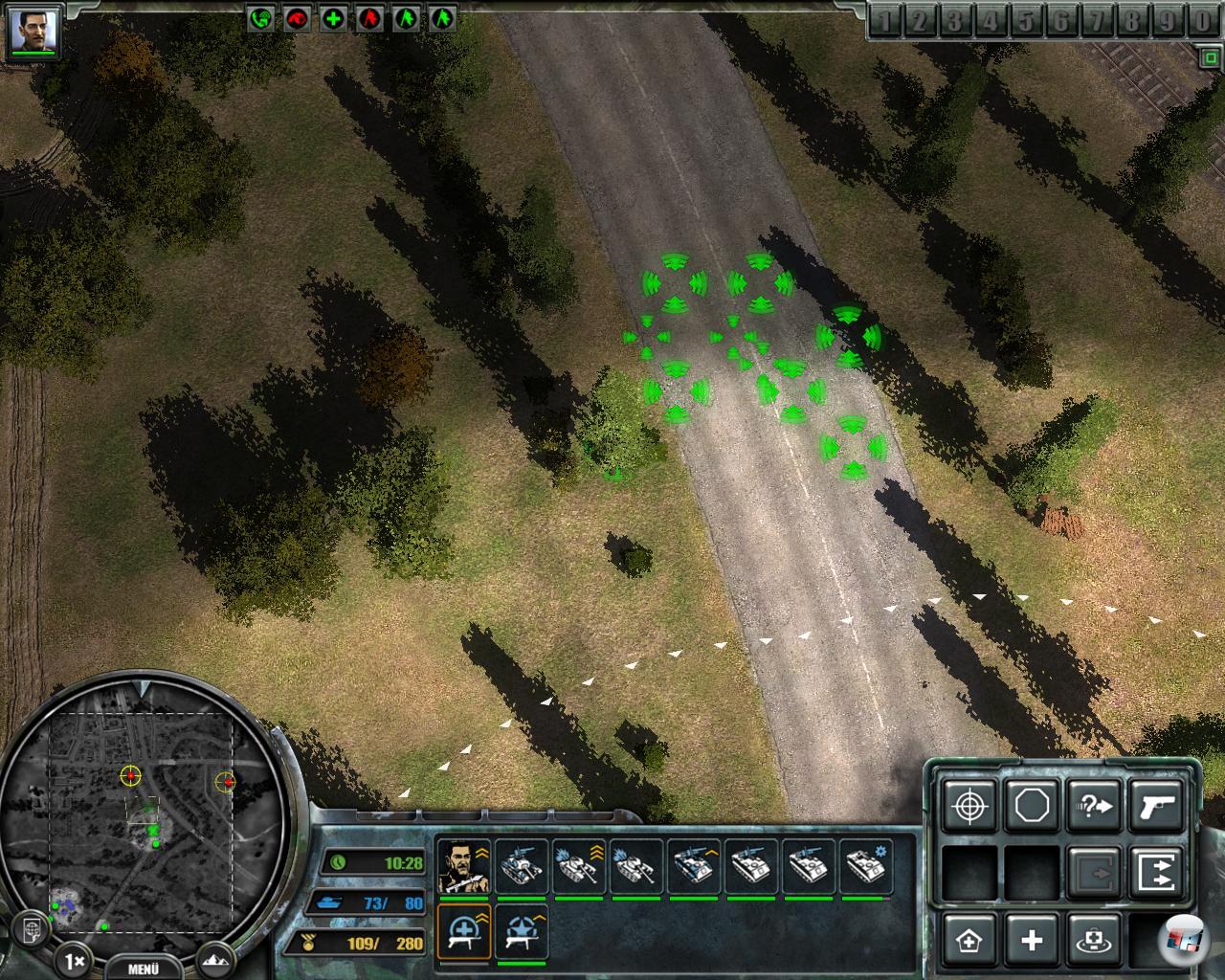Activate the white plus heal command
The image size is (1225, 980).
(x=1032, y=940)
